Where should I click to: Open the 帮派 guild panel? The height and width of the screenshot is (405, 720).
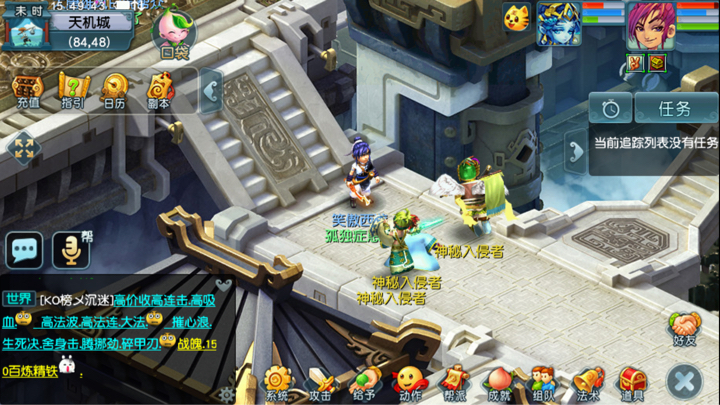pyautogui.click(x=454, y=383)
